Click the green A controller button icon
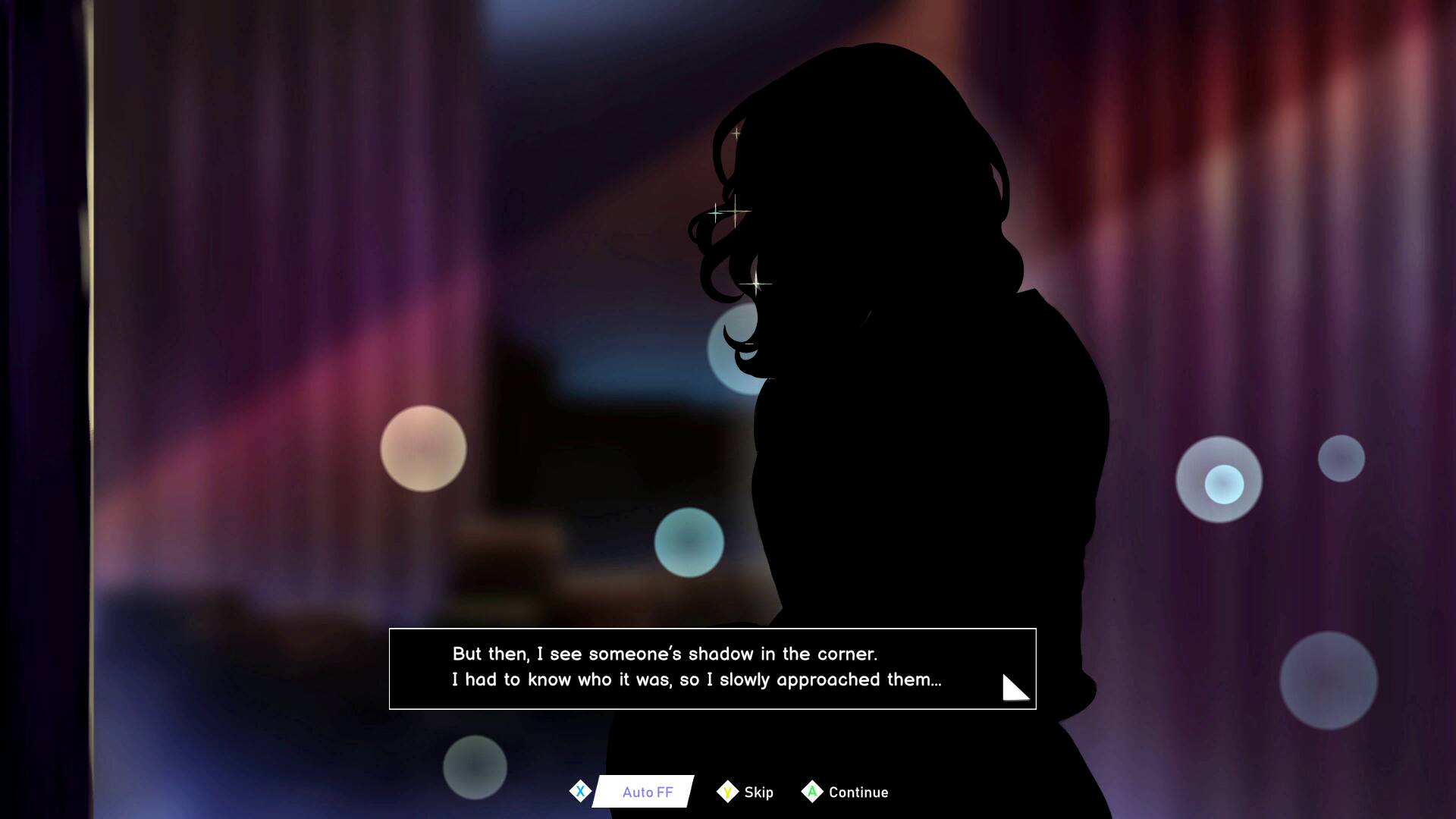Viewport: 1456px width, 819px height. pyautogui.click(x=813, y=791)
